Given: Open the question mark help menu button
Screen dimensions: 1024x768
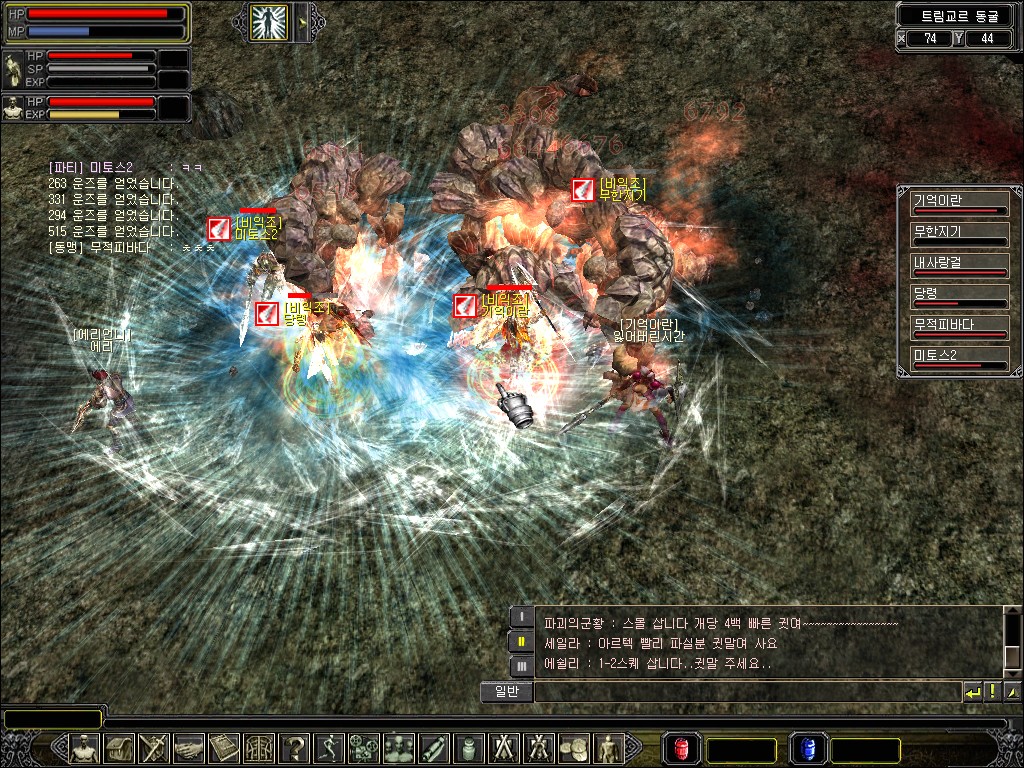Looking at the screenshot, I should click(294, 747).
